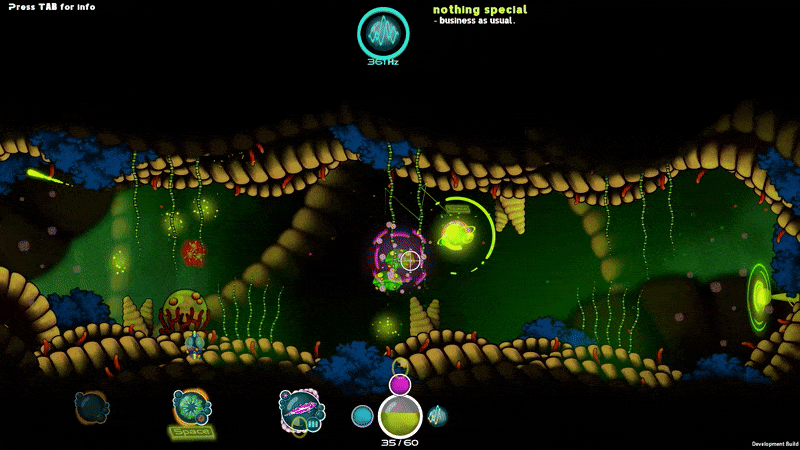Click the teal waveform frequency icon
The height and width of the screenshot is (450, 800).
click(384, 33)
